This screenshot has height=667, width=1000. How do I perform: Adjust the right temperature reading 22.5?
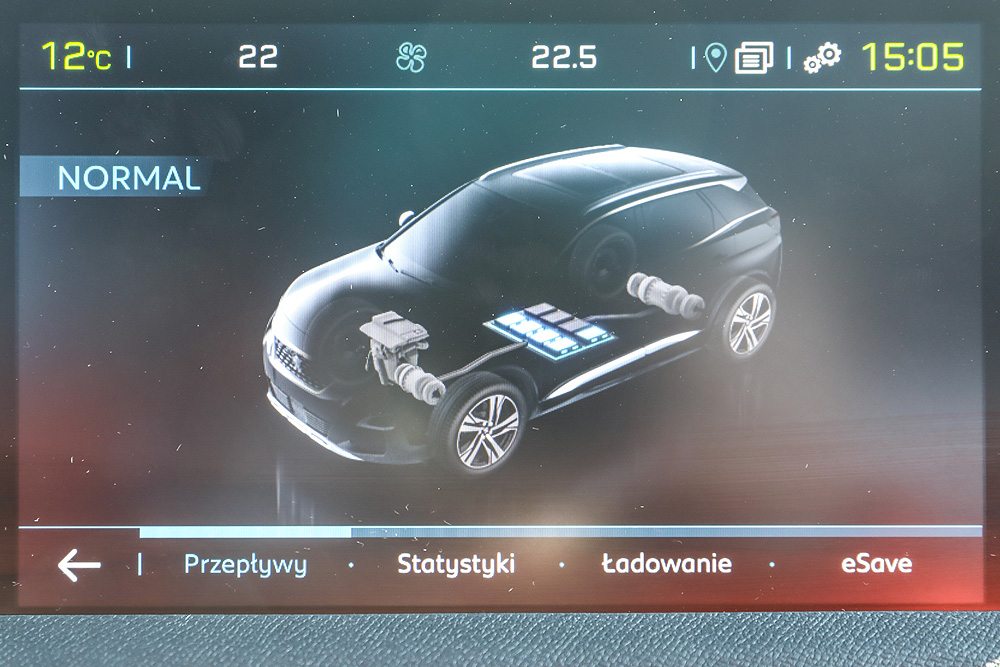coord(564,57)
